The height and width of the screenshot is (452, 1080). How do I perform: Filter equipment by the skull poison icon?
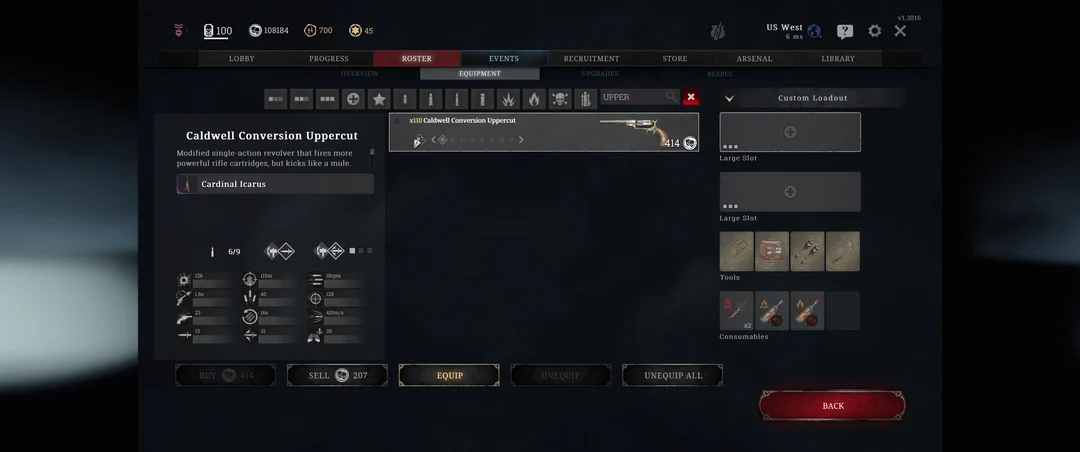click(560, 99)
